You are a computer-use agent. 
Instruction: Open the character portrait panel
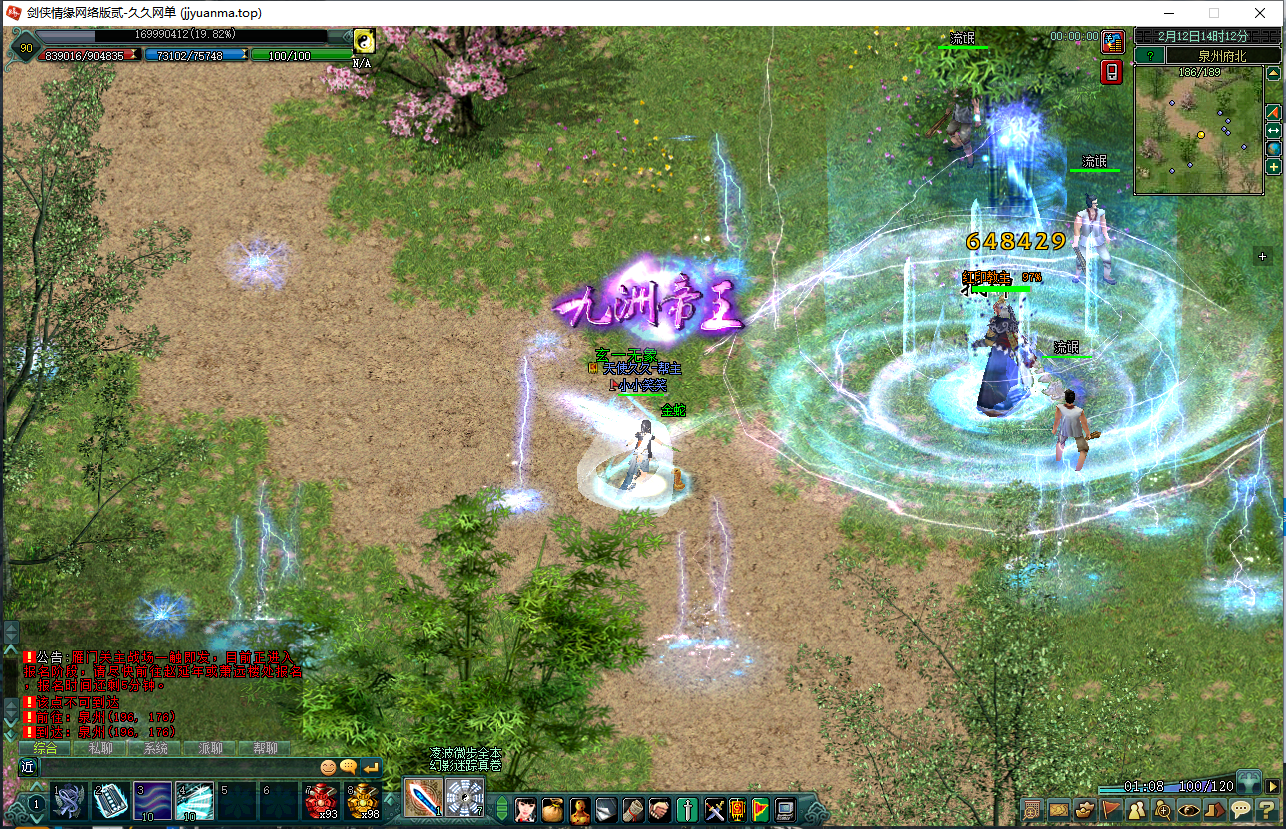525,809
